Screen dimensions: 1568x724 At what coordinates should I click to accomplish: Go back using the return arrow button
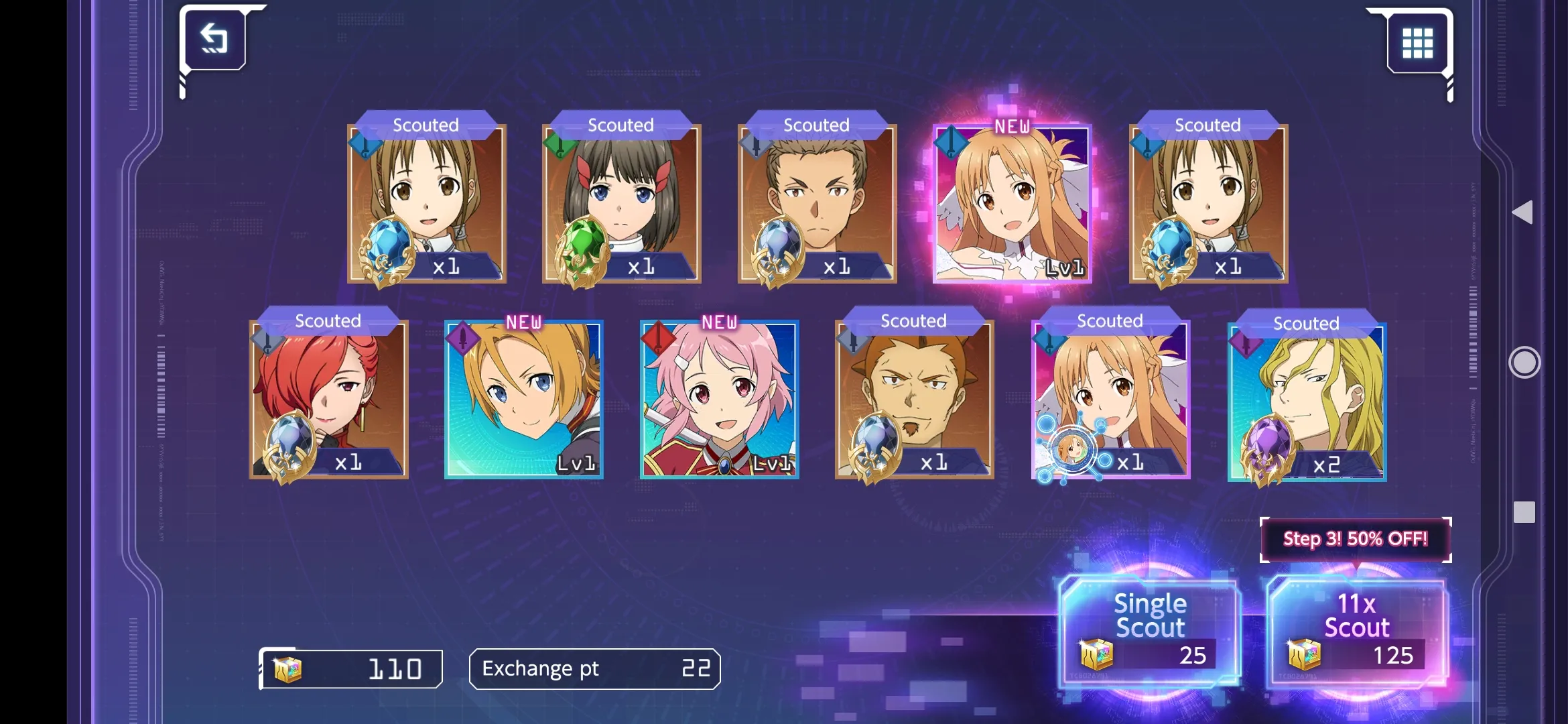pyautogui.click(x=214, y=39)
